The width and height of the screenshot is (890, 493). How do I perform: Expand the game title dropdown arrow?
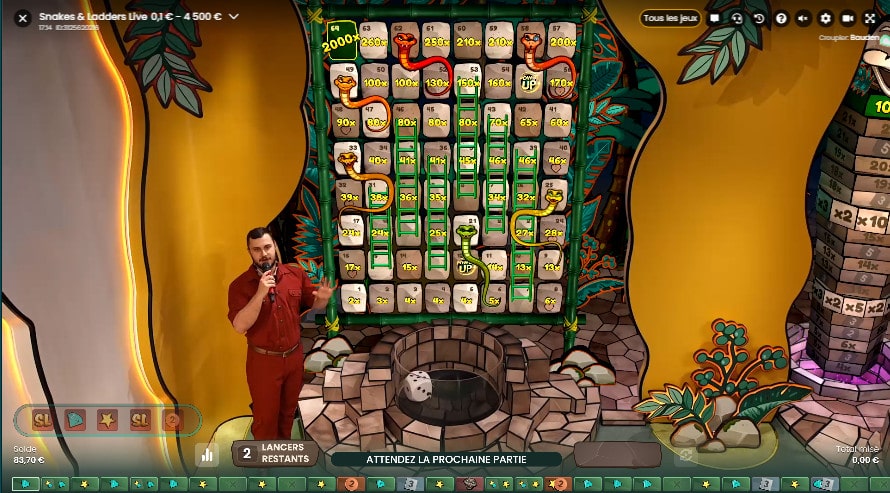pos(234,16)
